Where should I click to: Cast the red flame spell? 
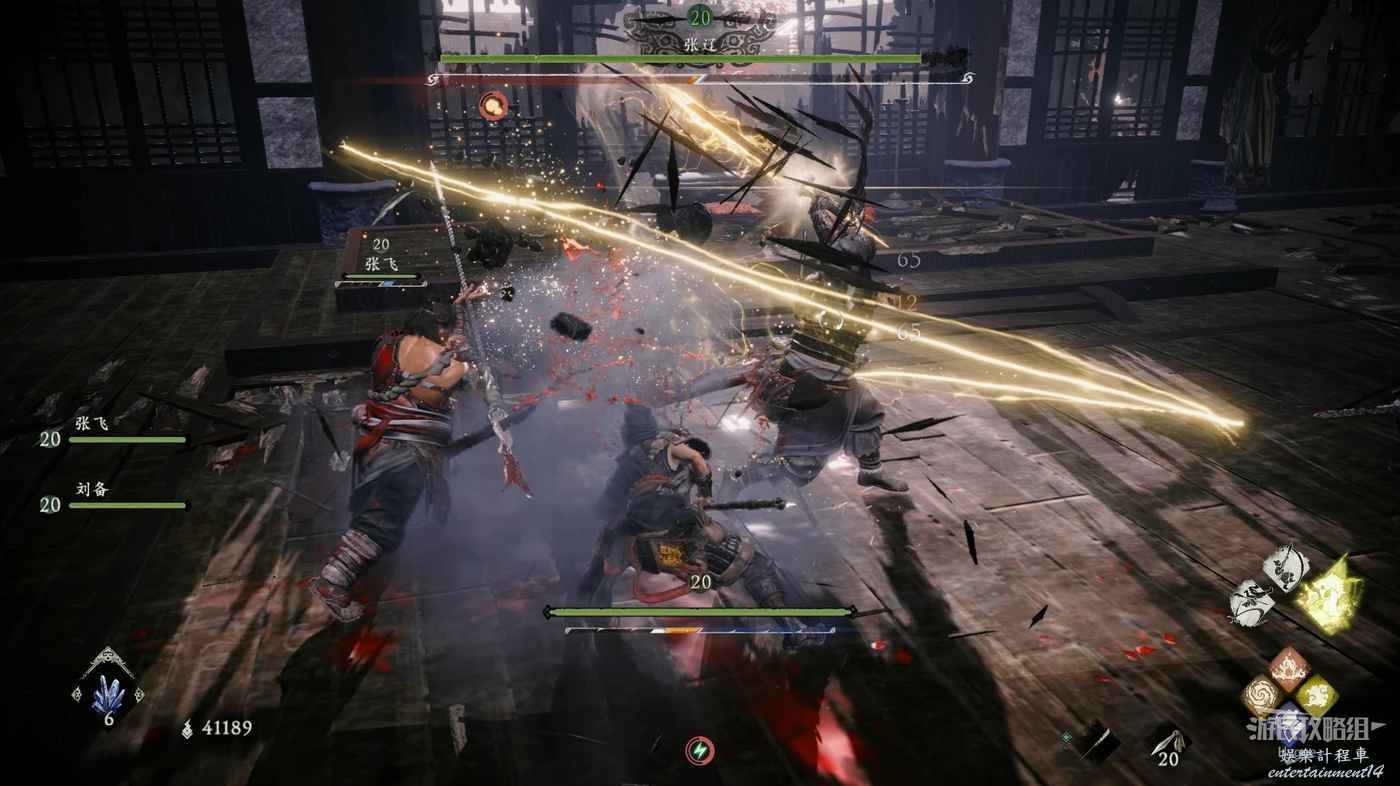[x=1288, y=667]
